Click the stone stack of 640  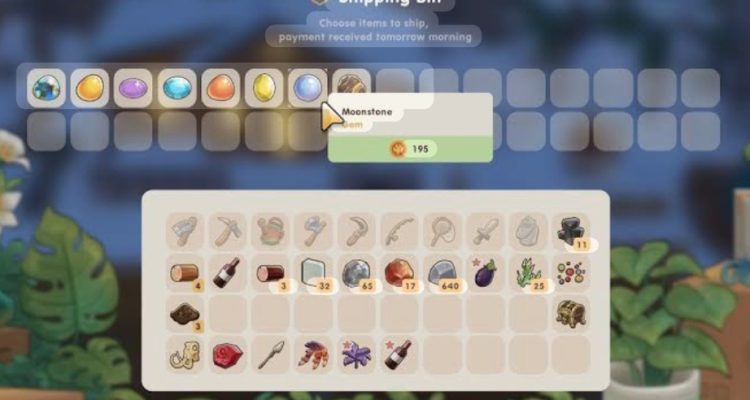pos(443,274)
